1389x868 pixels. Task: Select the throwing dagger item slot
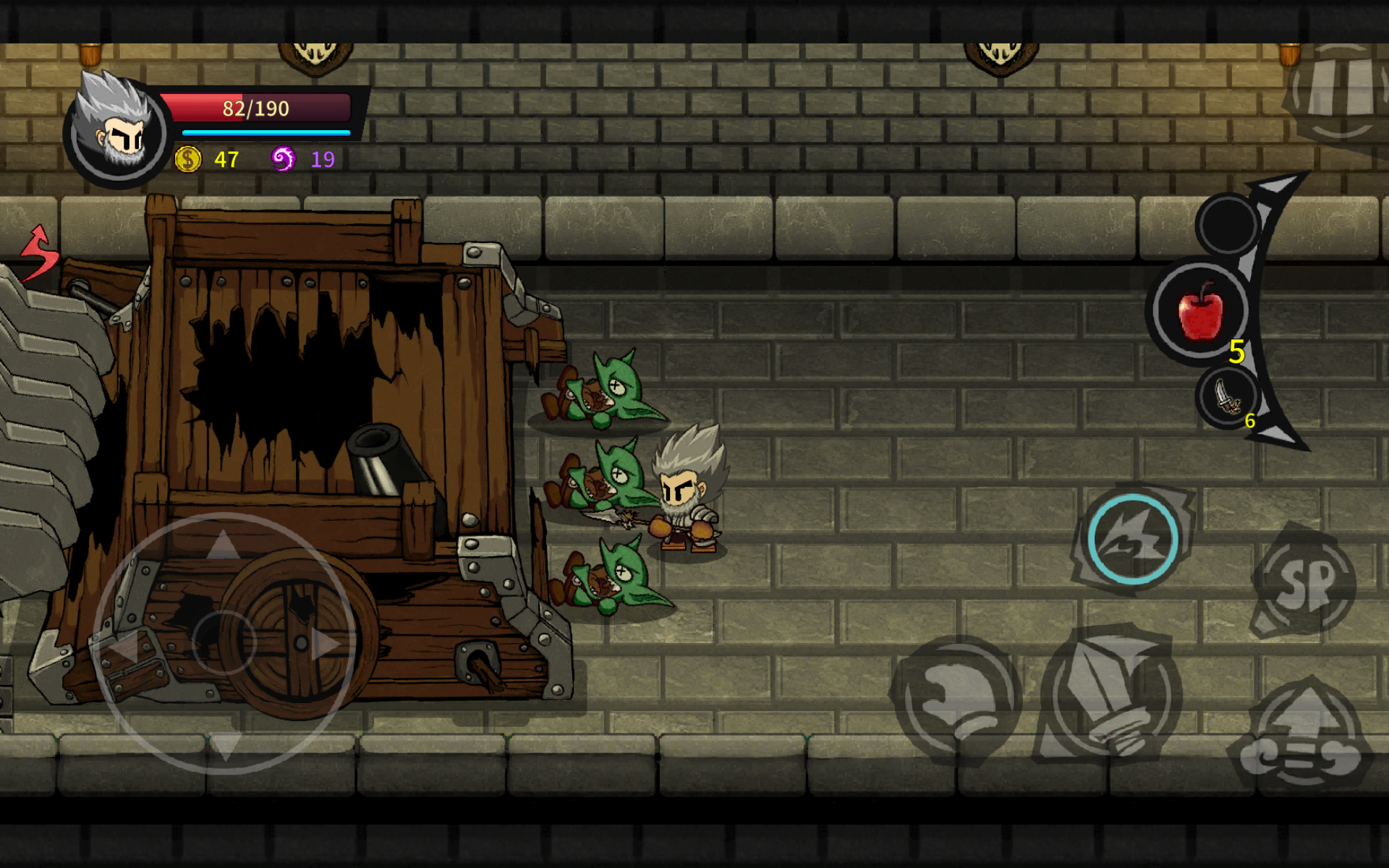pos(1228,398)
